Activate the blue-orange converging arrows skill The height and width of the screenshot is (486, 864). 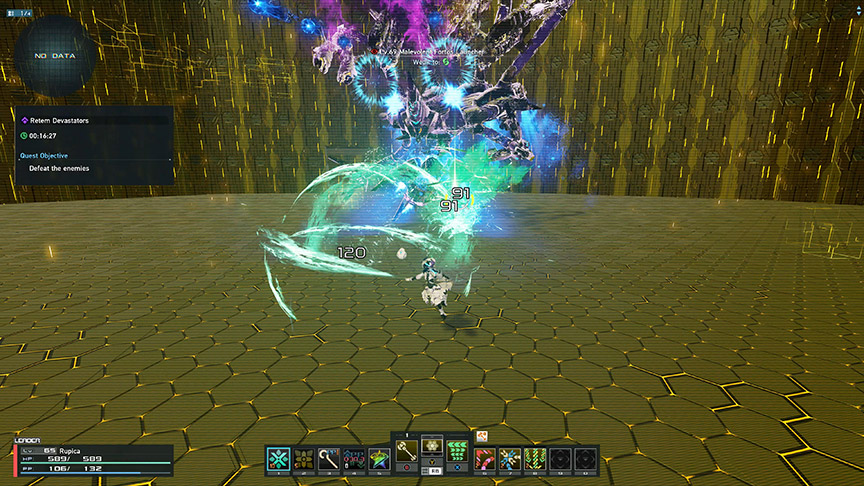[510, 459]
